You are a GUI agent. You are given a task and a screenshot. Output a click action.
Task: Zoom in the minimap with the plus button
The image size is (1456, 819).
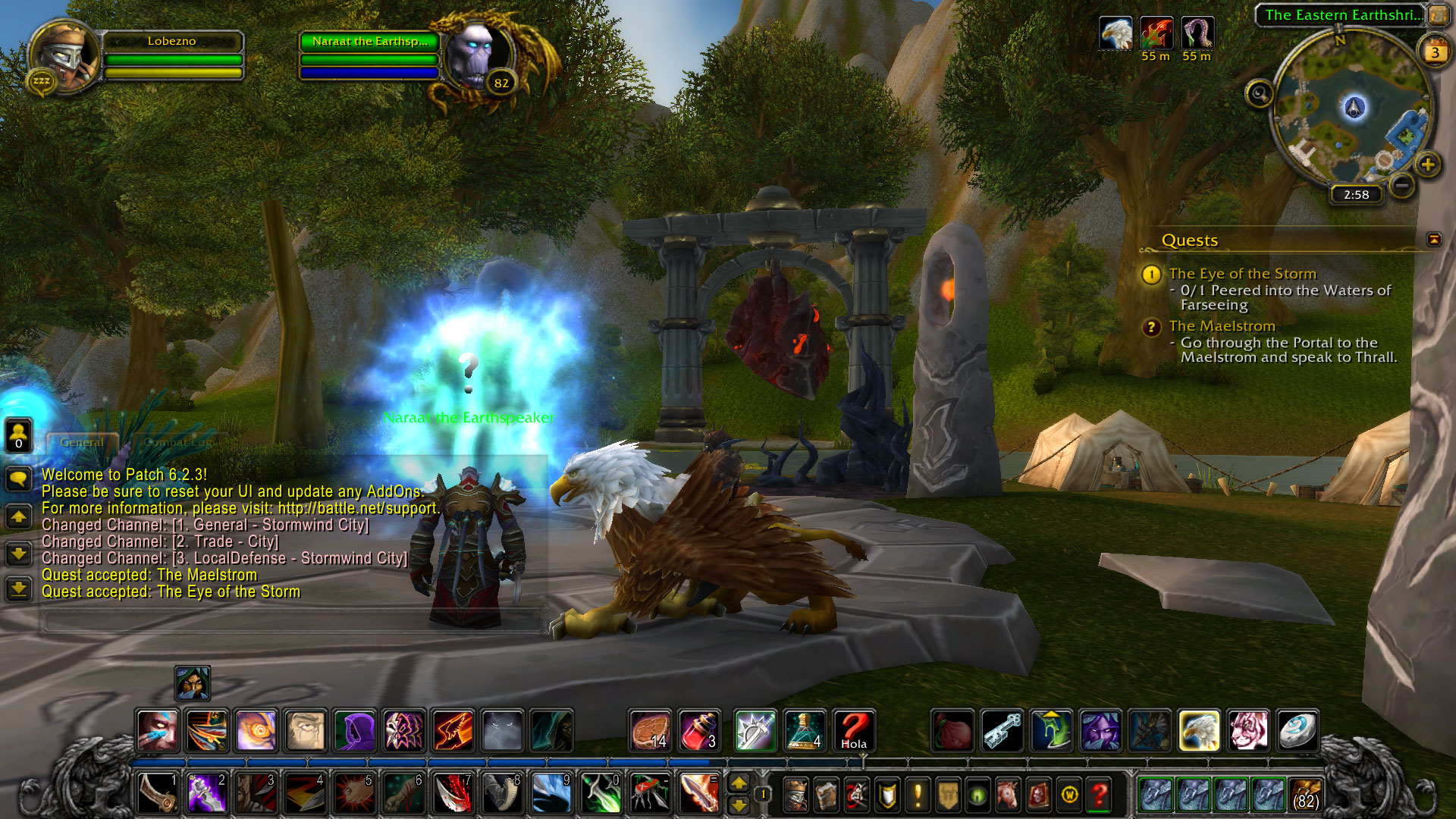pos(1428,164)
